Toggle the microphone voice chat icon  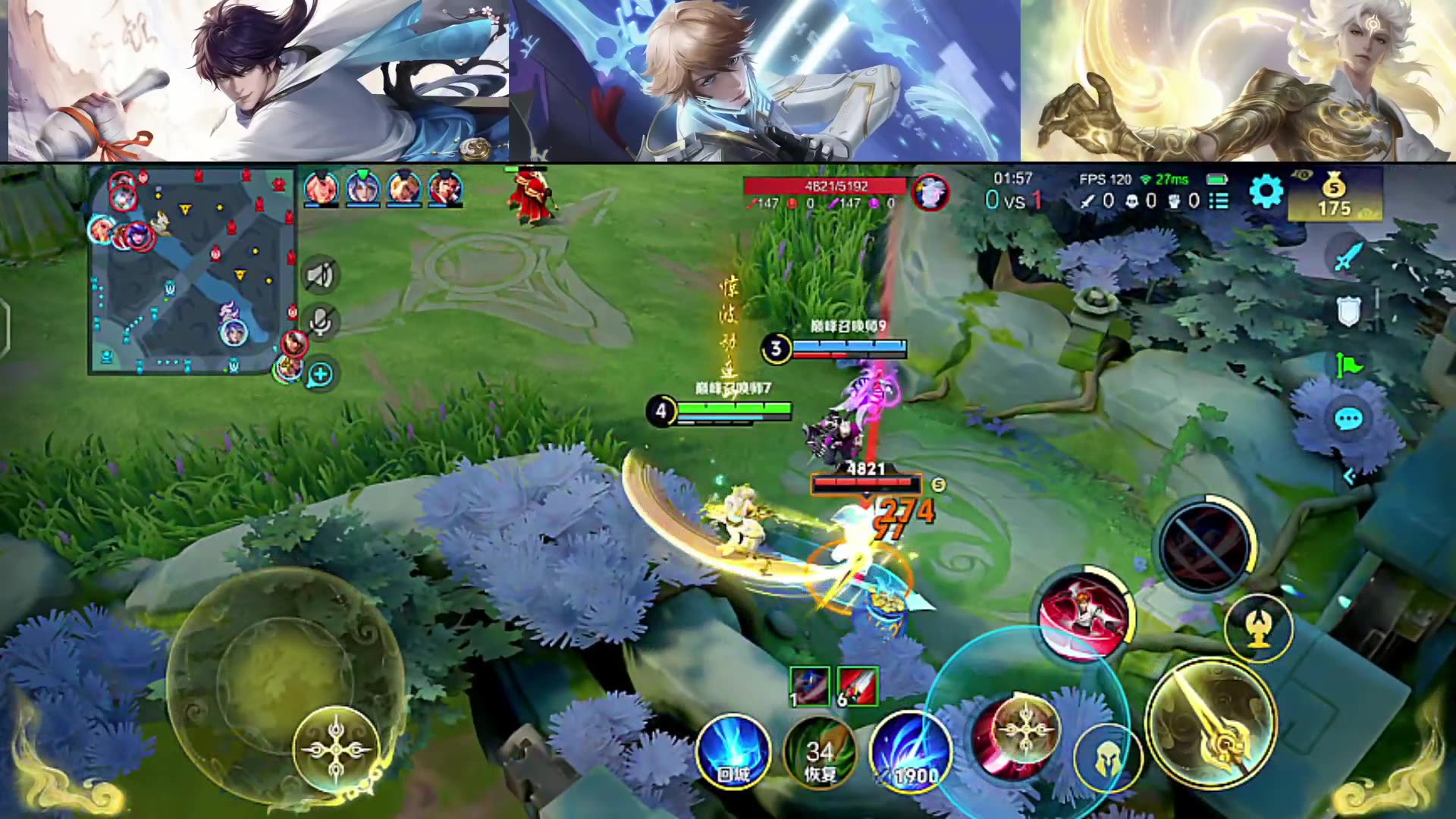320,322
